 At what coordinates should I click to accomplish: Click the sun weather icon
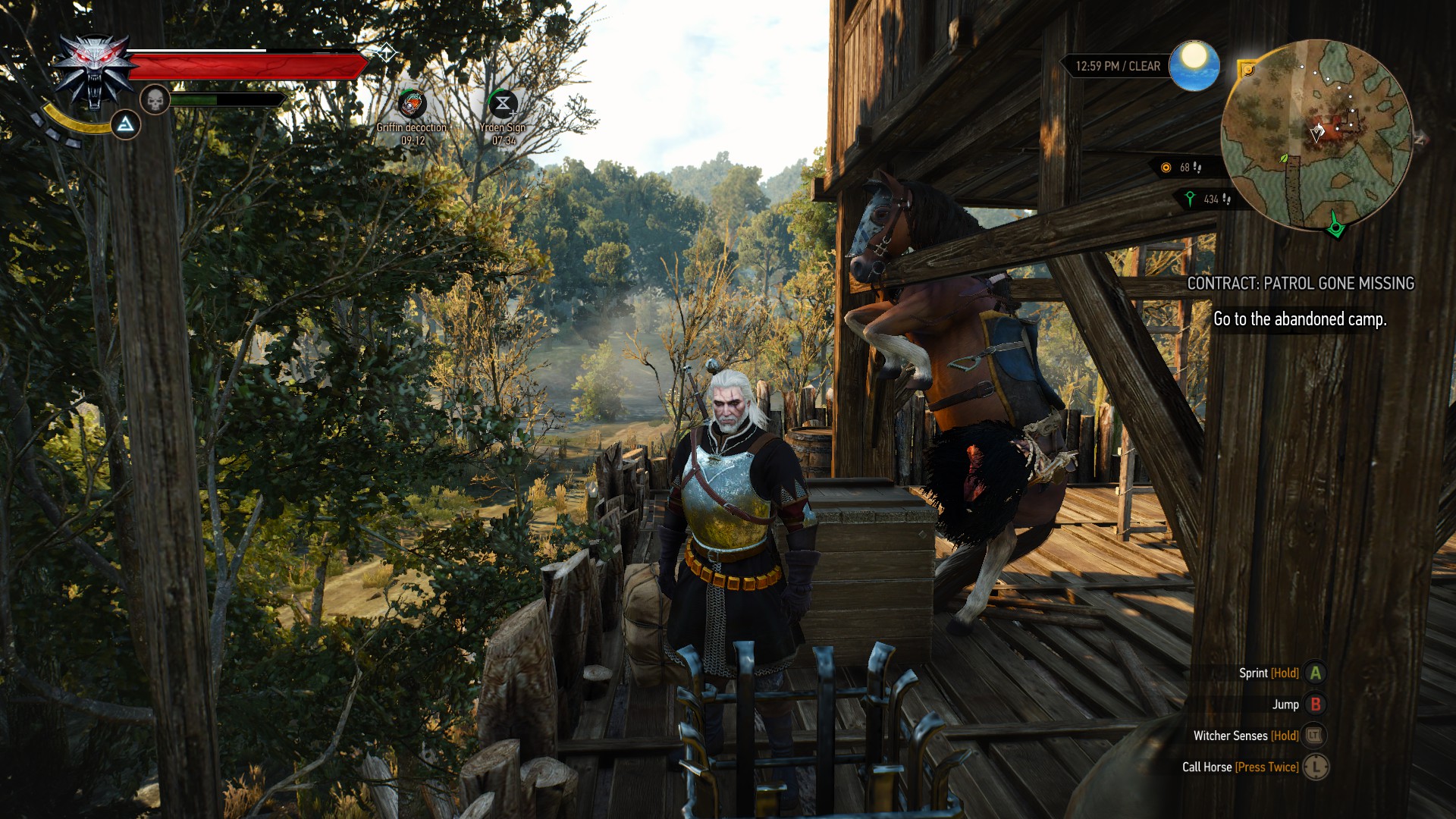[x=1194, y=65]
